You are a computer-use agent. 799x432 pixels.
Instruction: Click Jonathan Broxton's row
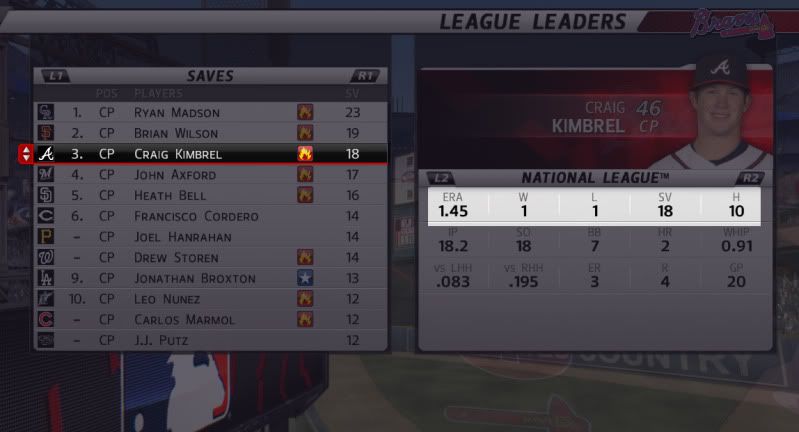pos(210,278)
